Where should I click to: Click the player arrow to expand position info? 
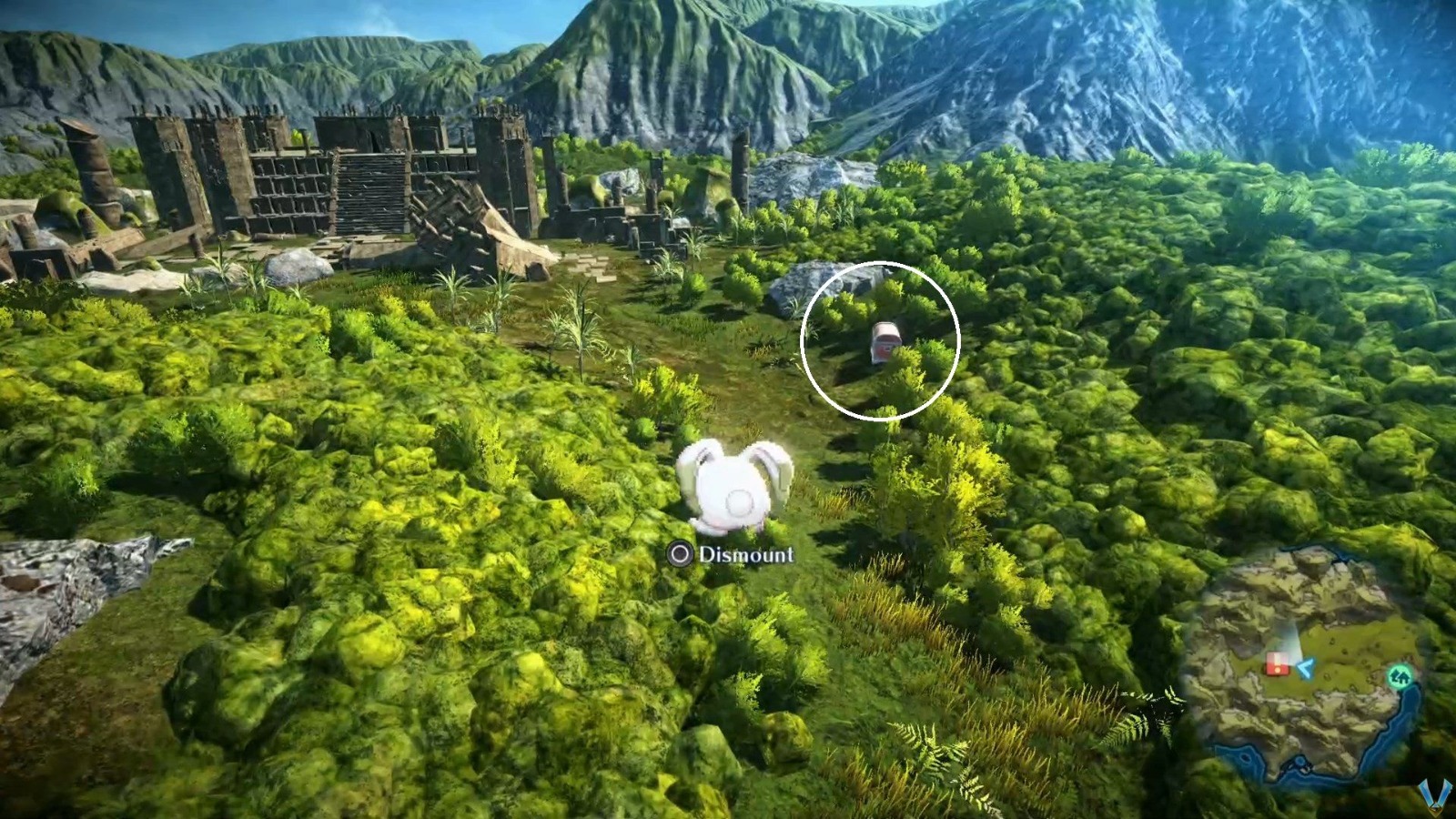(x=1304, y=669)
